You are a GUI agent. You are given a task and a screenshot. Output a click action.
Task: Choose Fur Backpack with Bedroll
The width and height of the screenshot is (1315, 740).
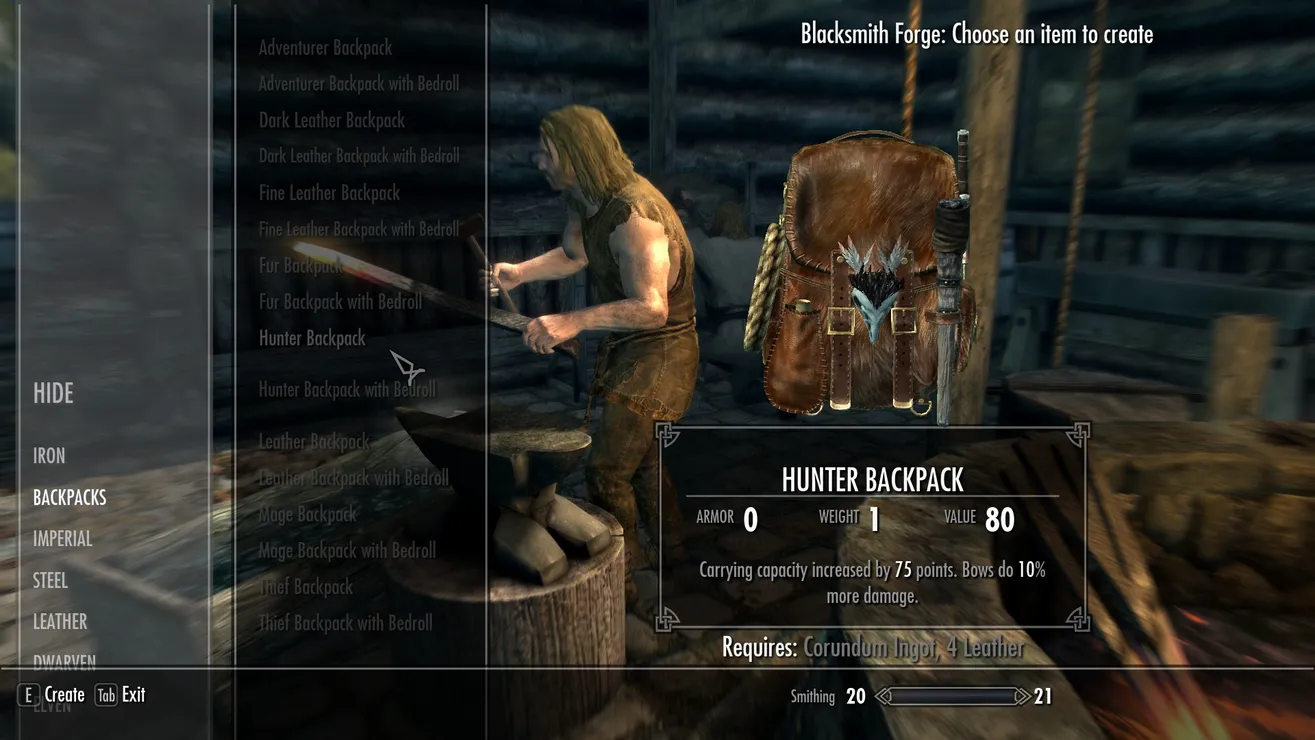(x=340, y=301)
